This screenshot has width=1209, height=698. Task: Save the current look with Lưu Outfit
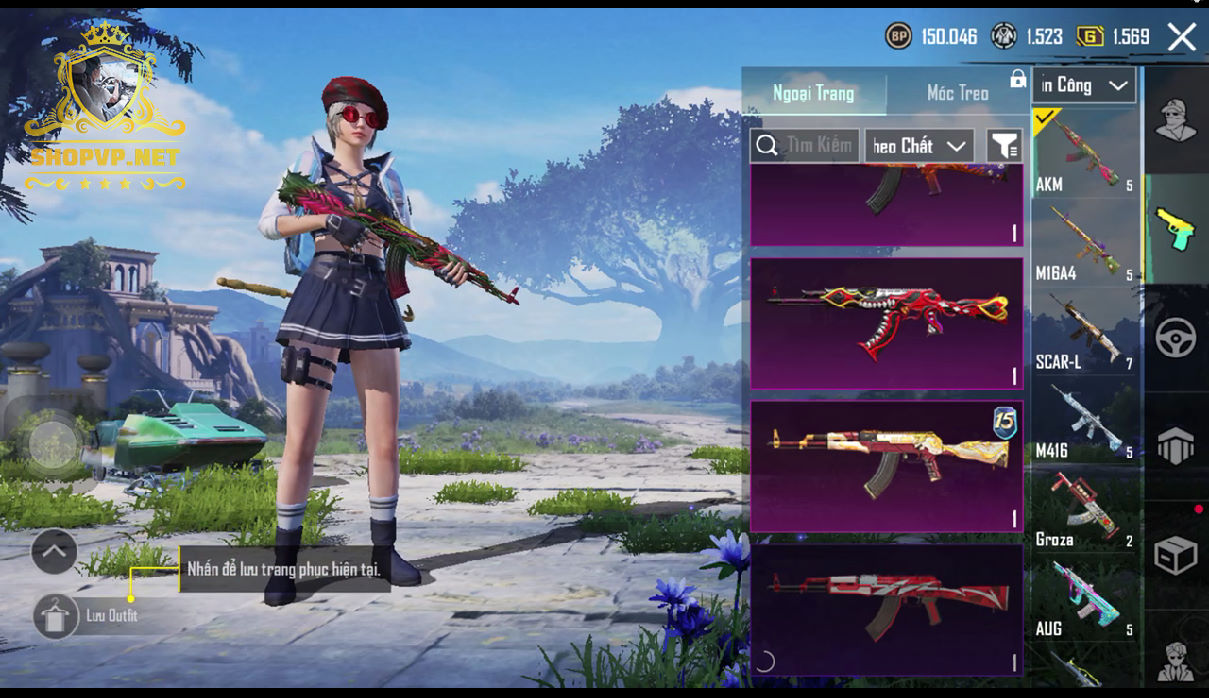point(57,615)
